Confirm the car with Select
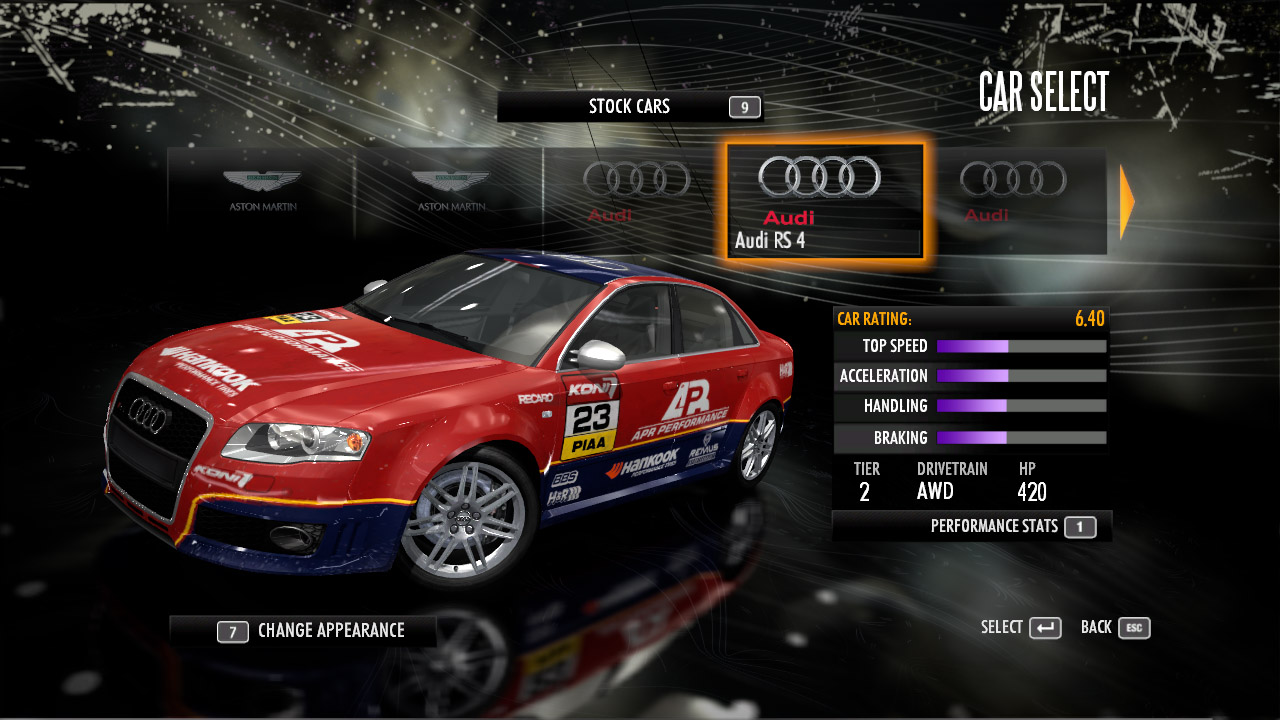 (x=1021, y=628)
